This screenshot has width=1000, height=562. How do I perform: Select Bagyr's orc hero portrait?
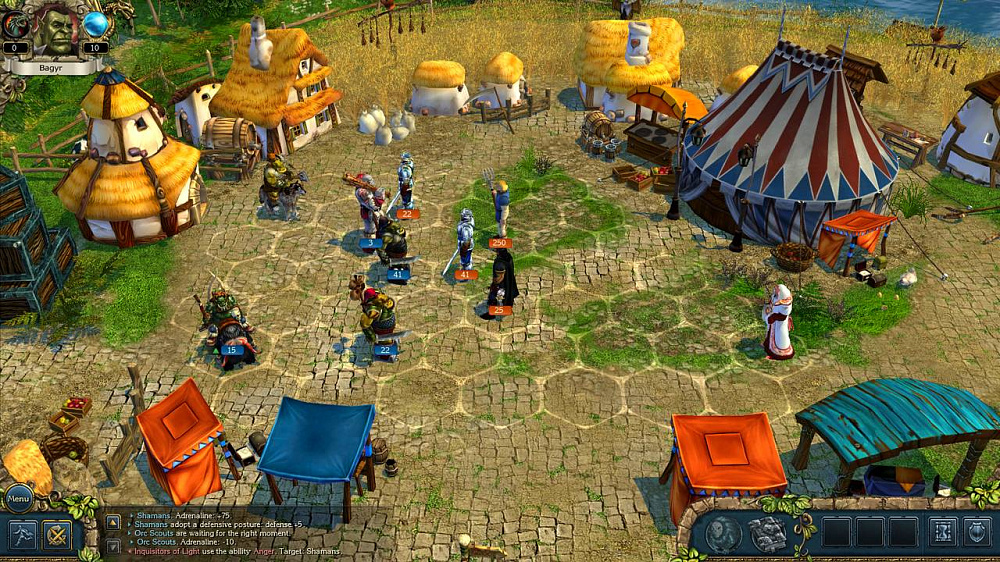point(57,30)
